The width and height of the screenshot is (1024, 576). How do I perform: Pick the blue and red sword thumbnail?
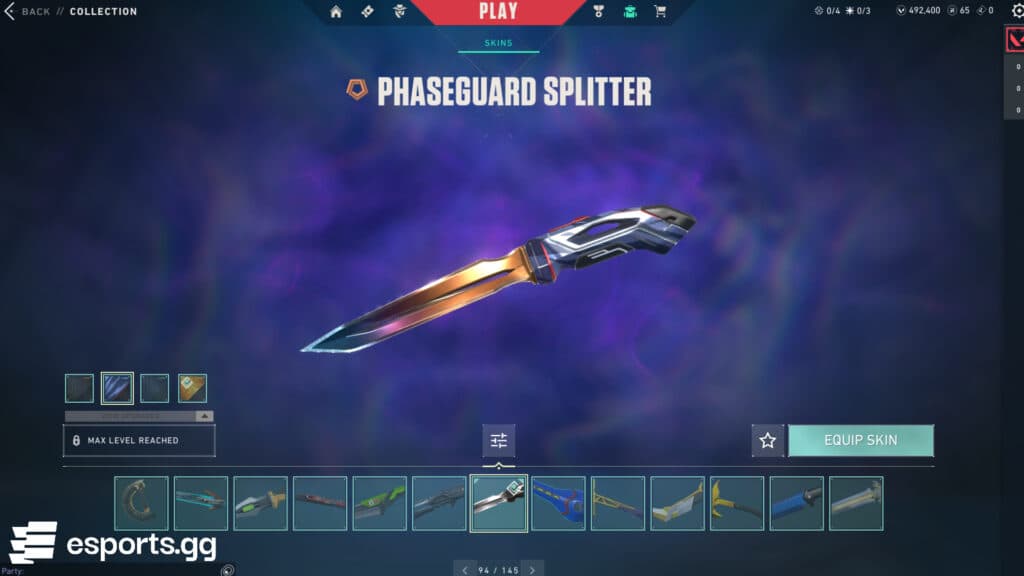tap(558, 503)
